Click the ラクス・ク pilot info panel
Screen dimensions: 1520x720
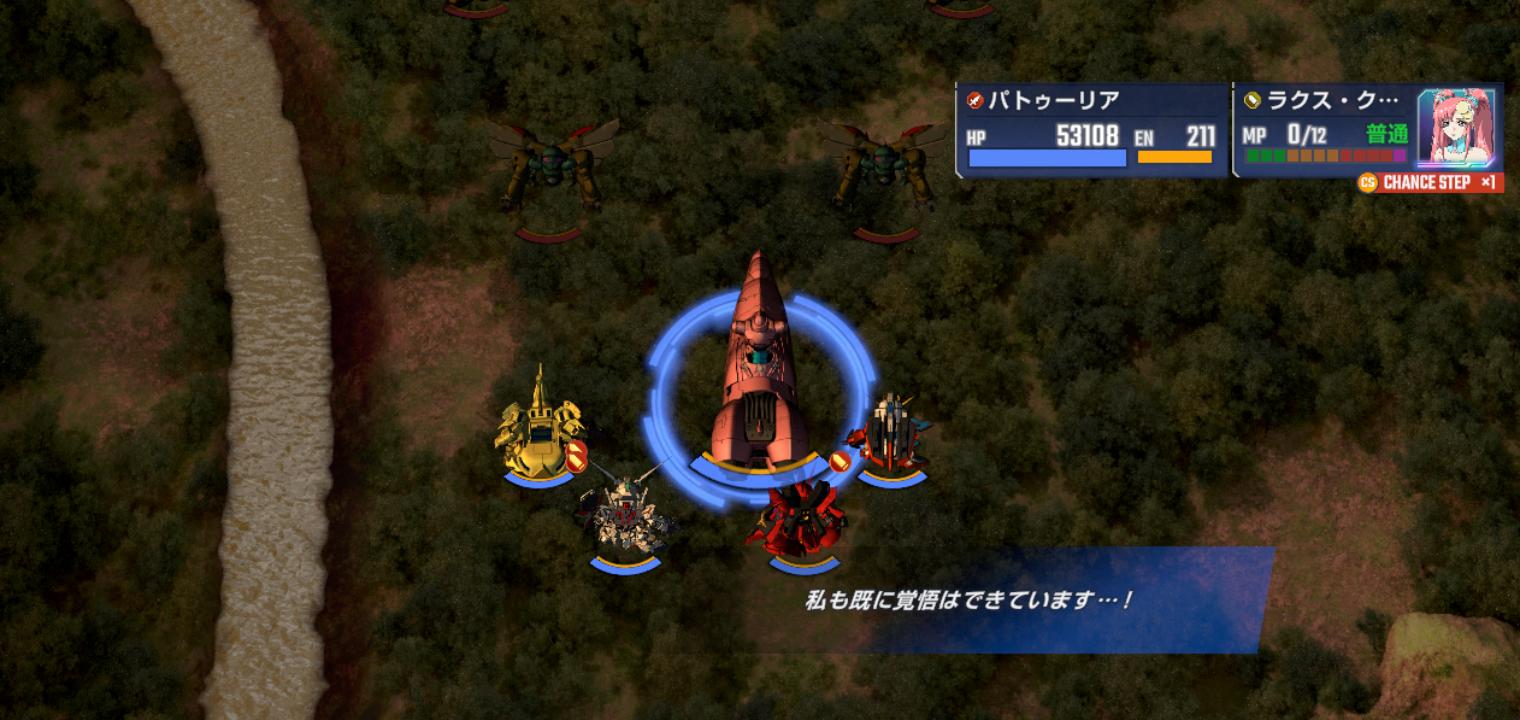(1310, 100)
